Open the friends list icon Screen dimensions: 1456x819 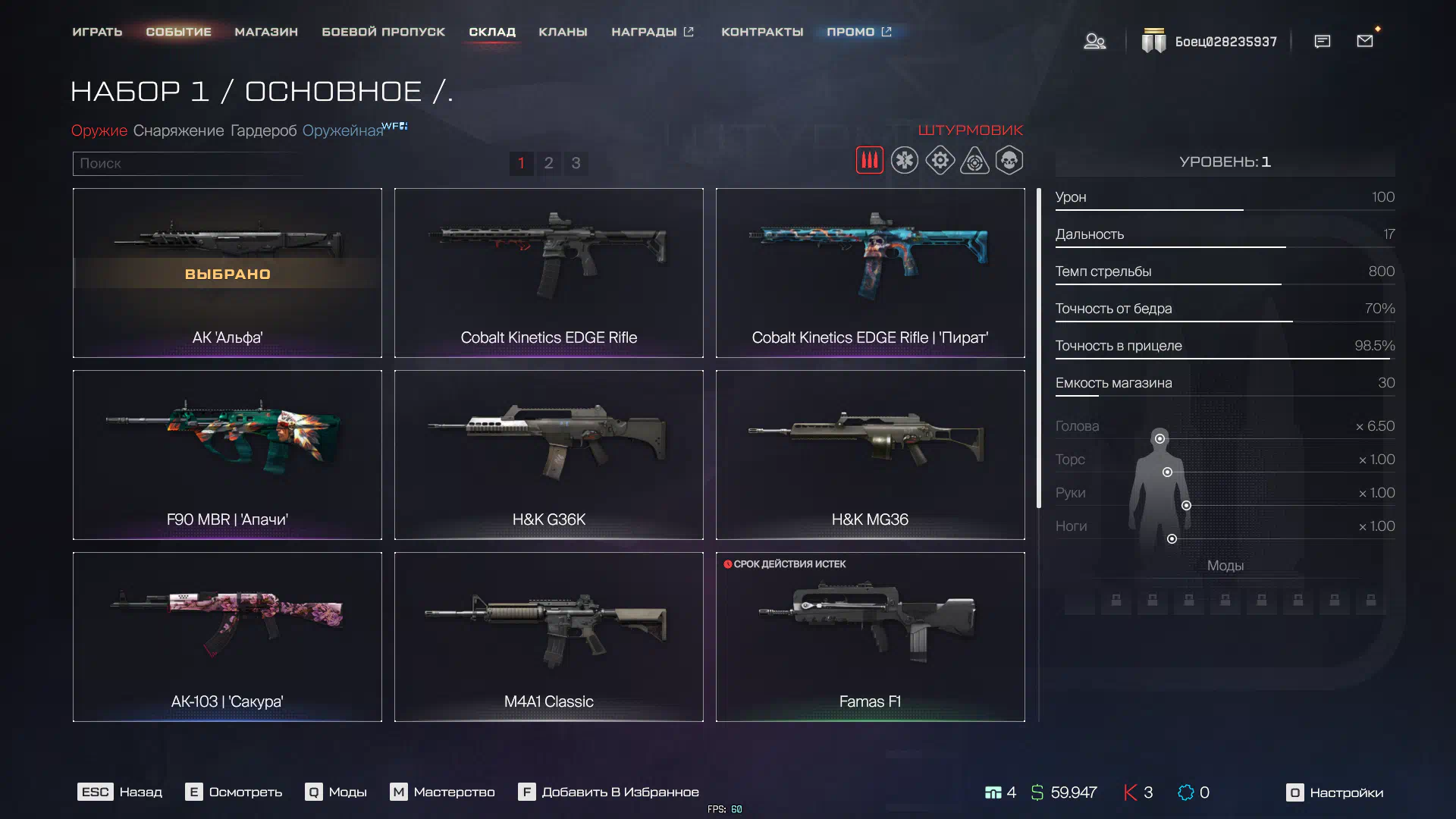[1094, 41]
